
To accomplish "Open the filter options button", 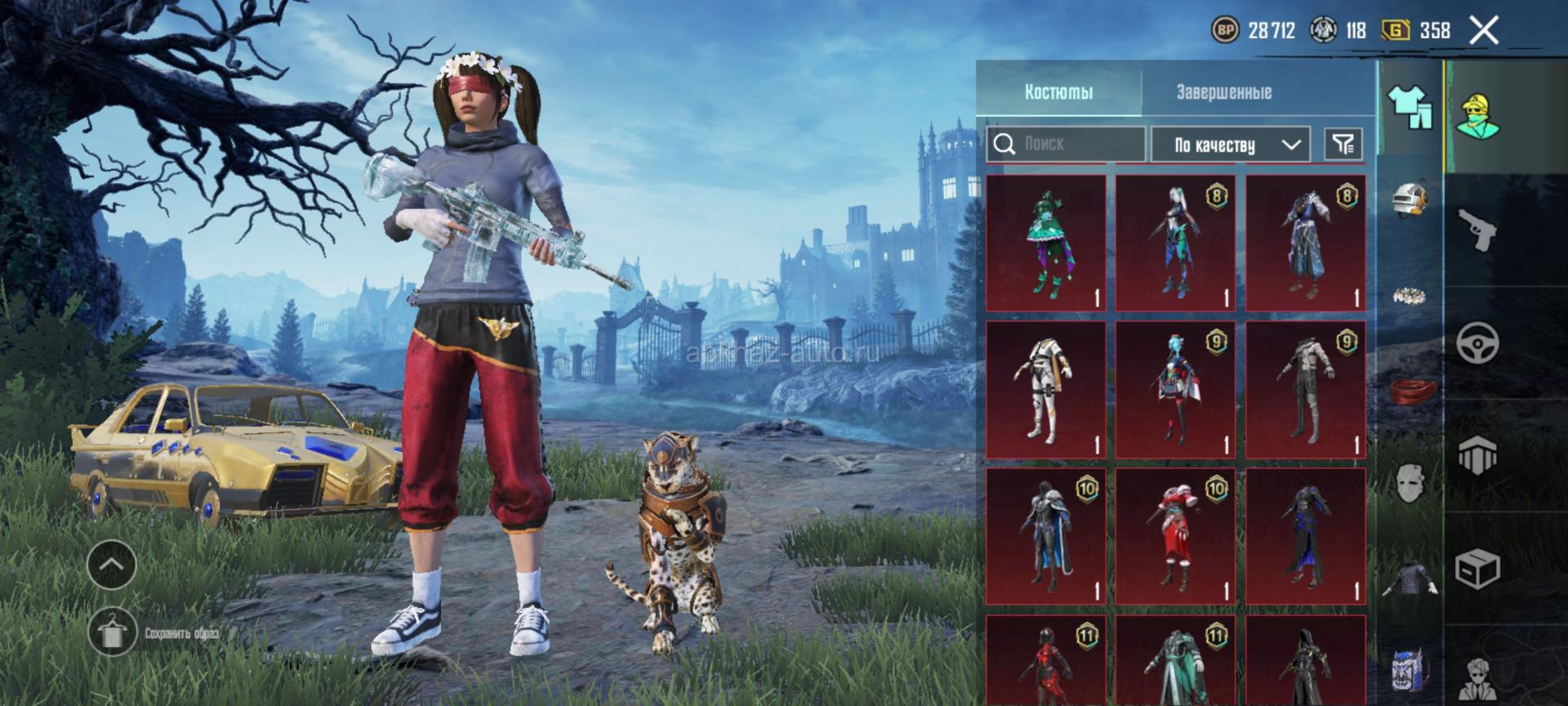I will (1343, 145).
